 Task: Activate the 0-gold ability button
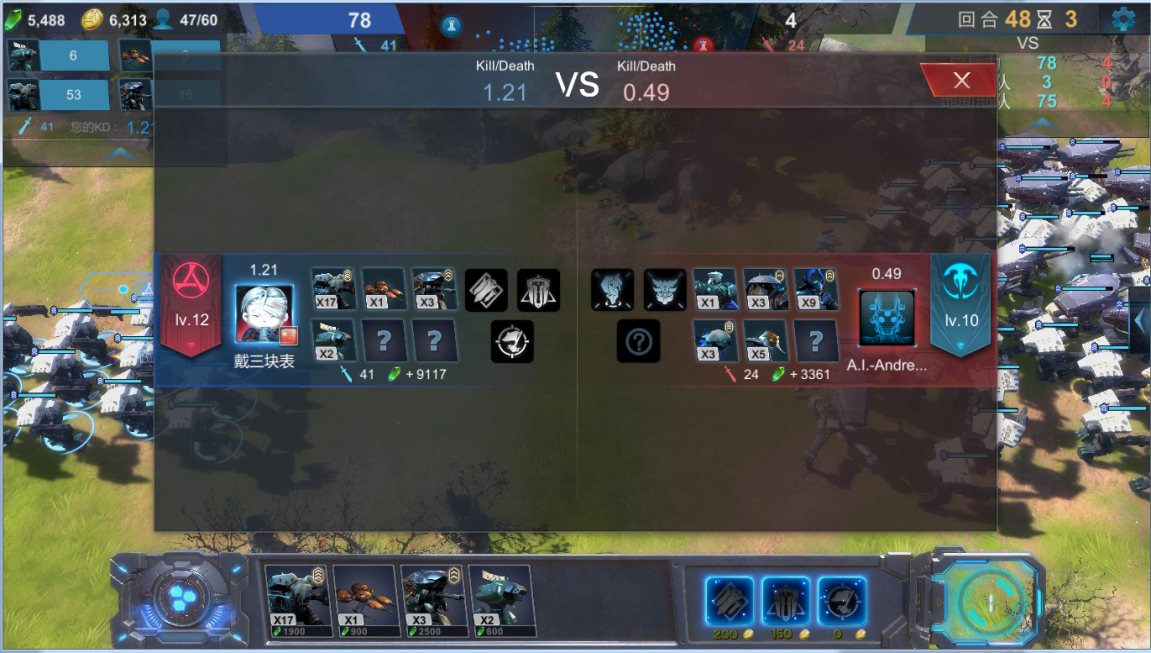click(841, 601)
